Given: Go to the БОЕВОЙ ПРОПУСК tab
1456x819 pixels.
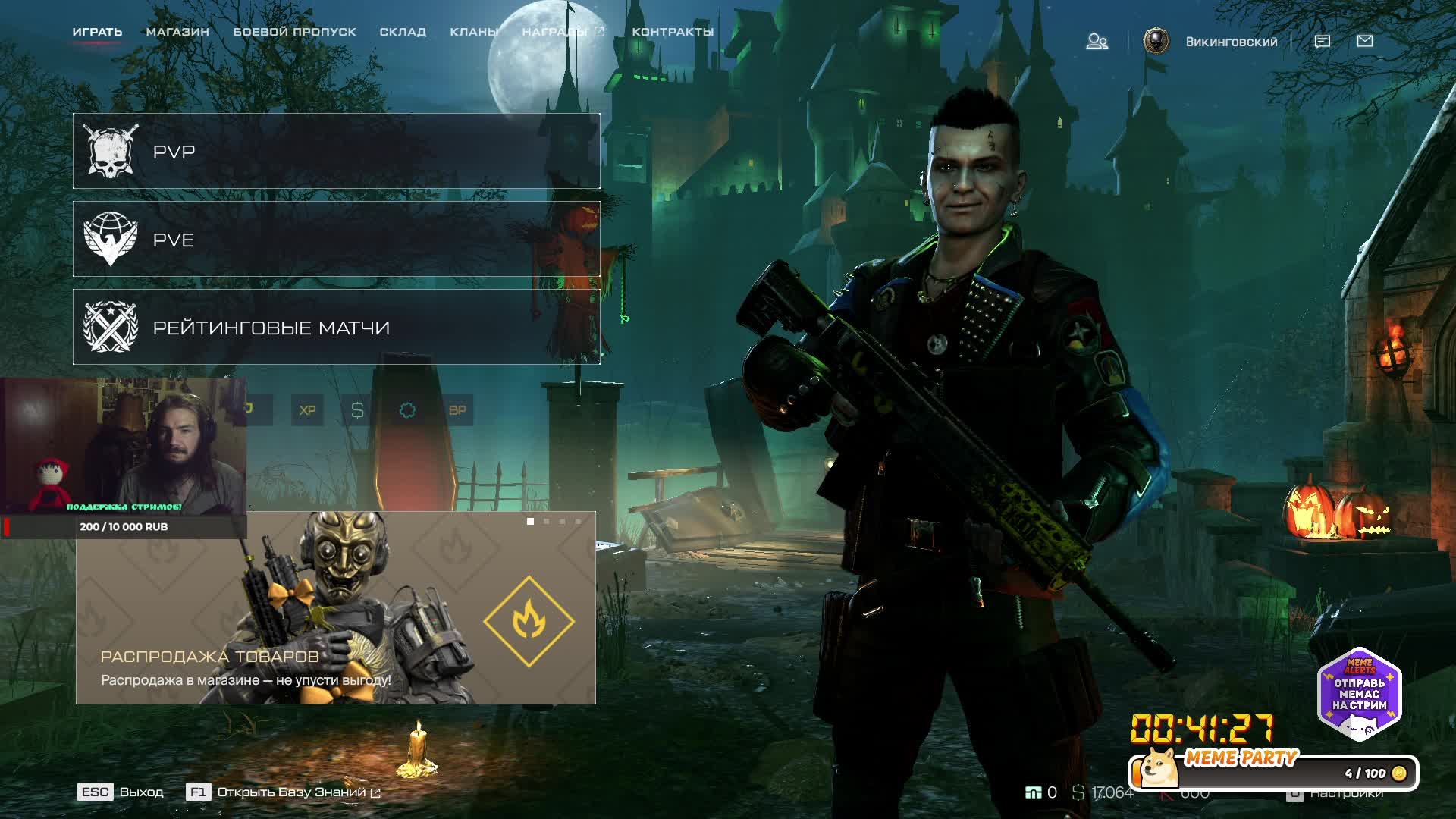Looking at the screenshot, I should (x=294, y=32).
